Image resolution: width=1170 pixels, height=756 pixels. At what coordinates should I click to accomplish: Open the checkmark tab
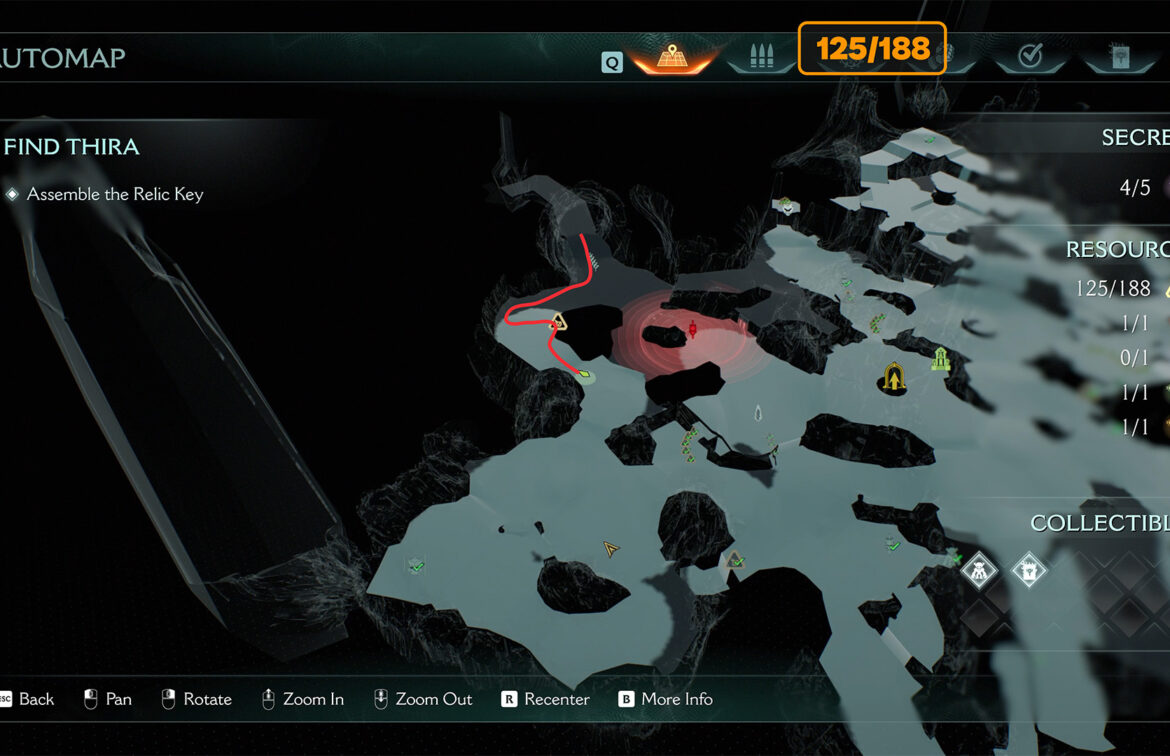[1030, 57]
